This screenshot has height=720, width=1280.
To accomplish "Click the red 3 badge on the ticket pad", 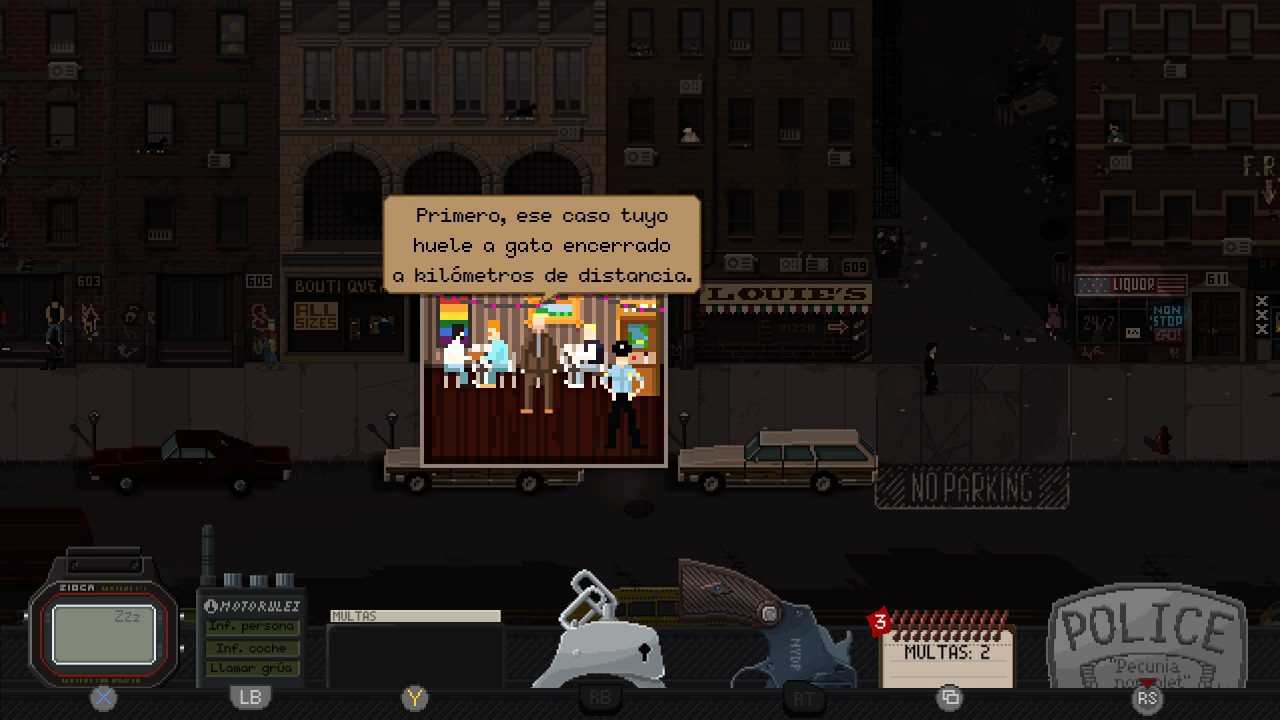I will [x=879, y=622].
